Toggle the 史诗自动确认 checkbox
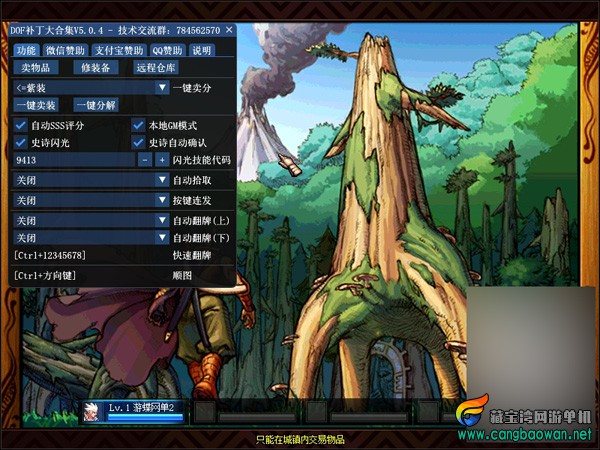600x450 pixels. tap(139, 142)
